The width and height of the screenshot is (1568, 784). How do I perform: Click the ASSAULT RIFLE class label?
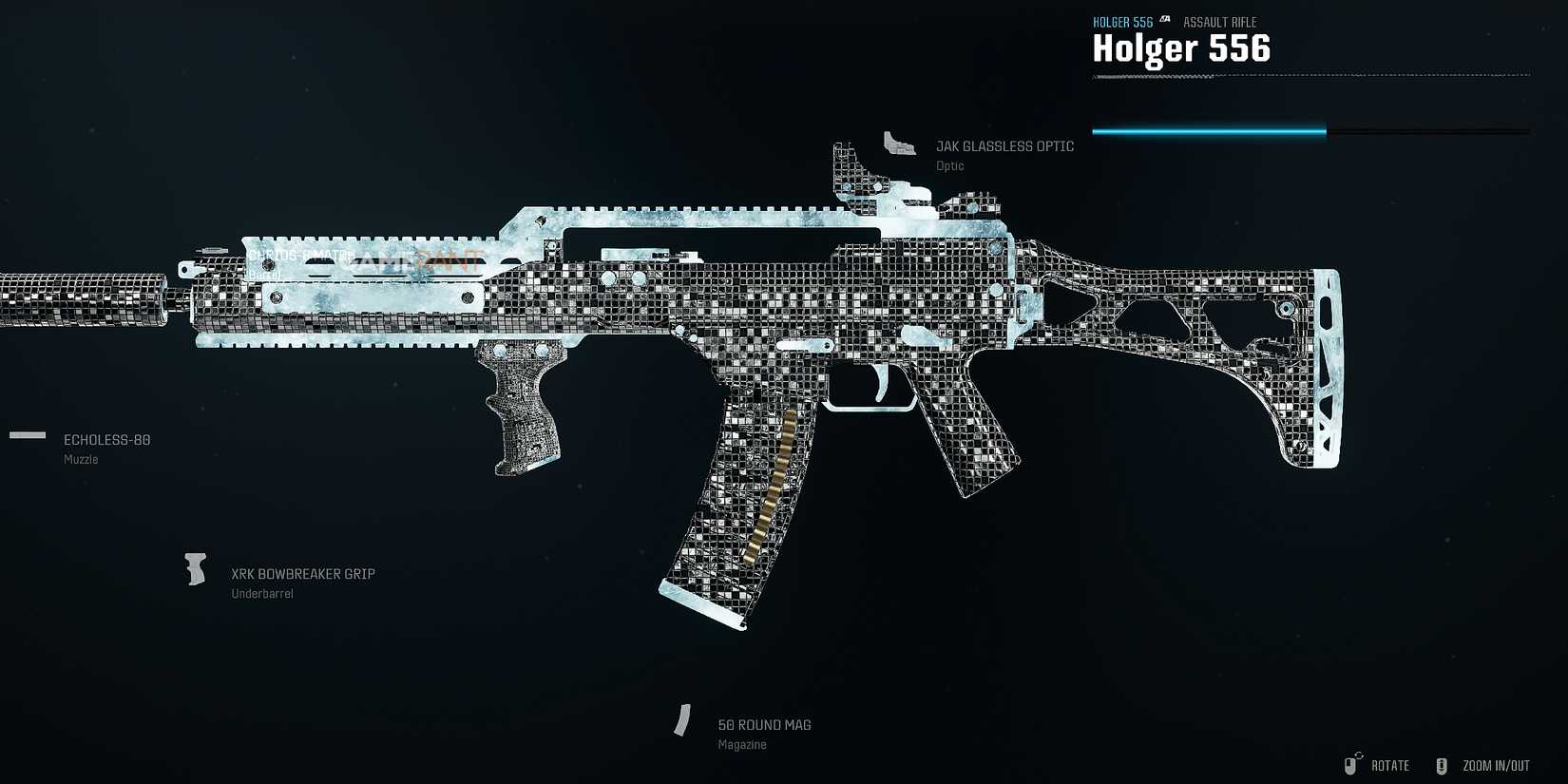(x=1219, y=21)
